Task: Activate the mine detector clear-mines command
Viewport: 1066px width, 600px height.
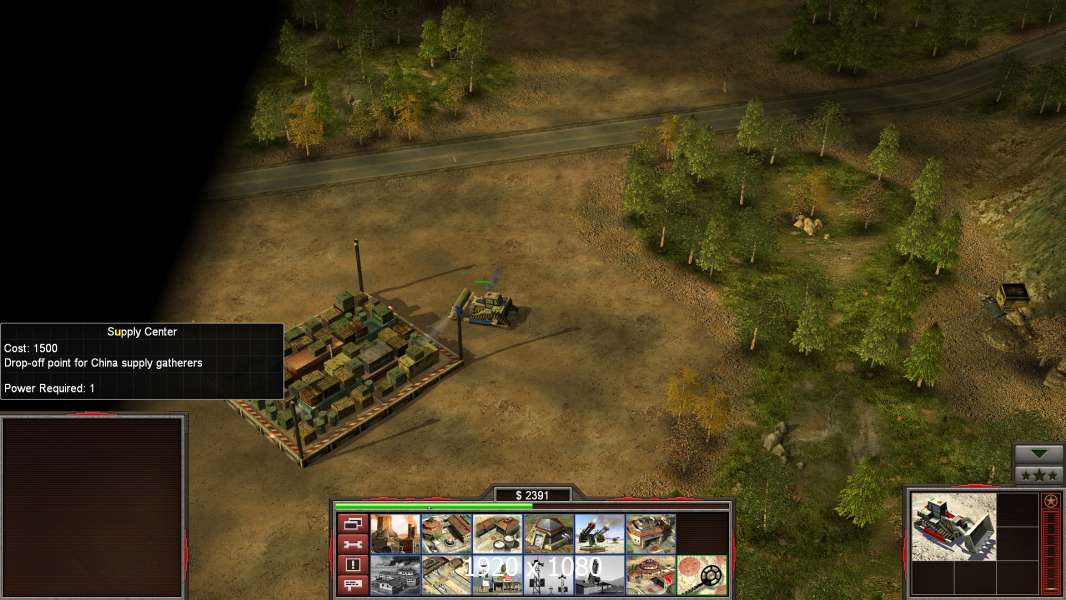Action: pyautogui.click(x=702, y=575)
